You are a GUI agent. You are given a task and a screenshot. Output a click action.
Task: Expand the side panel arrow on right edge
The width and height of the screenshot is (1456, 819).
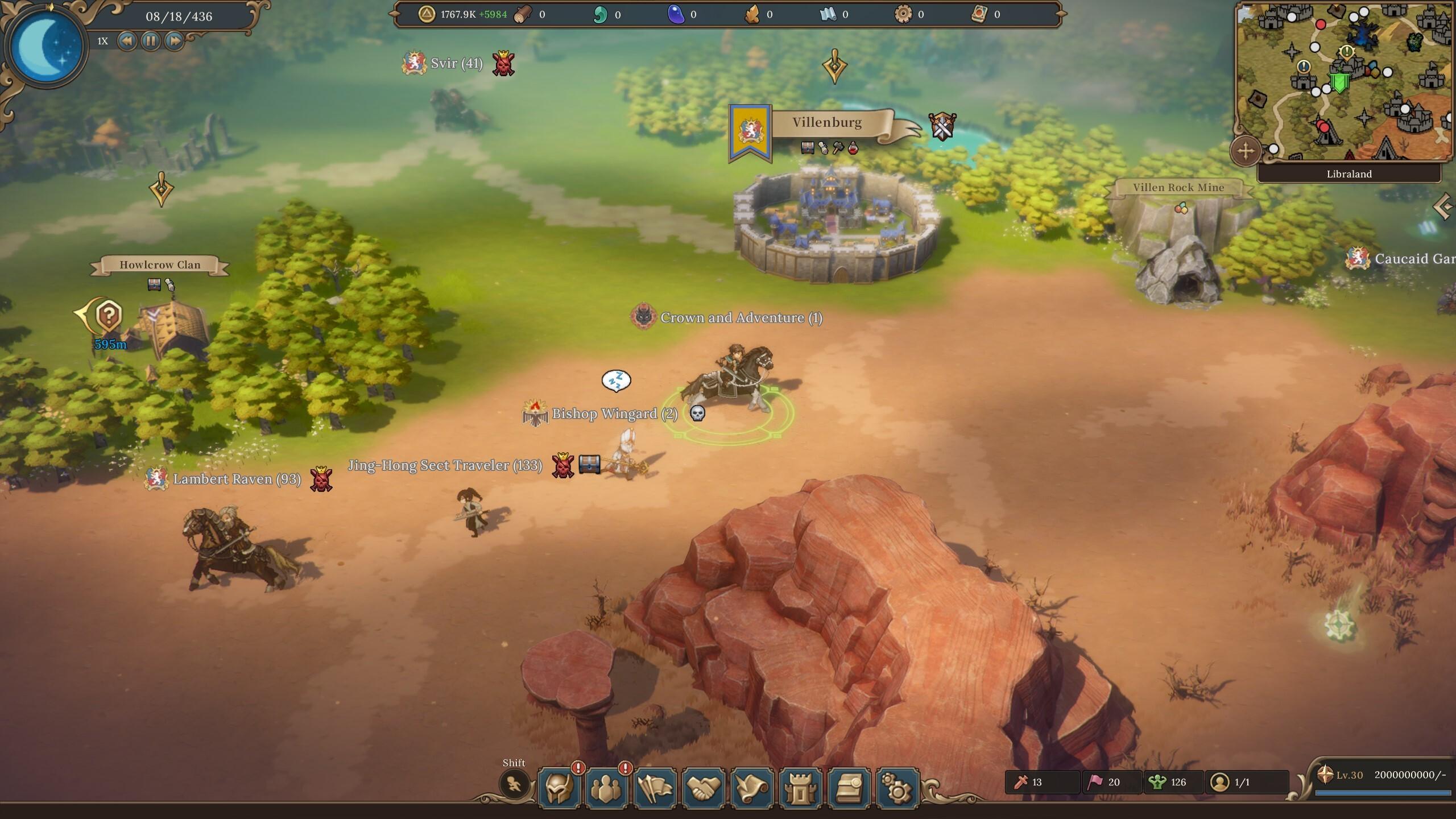[x=1445, y=206]
